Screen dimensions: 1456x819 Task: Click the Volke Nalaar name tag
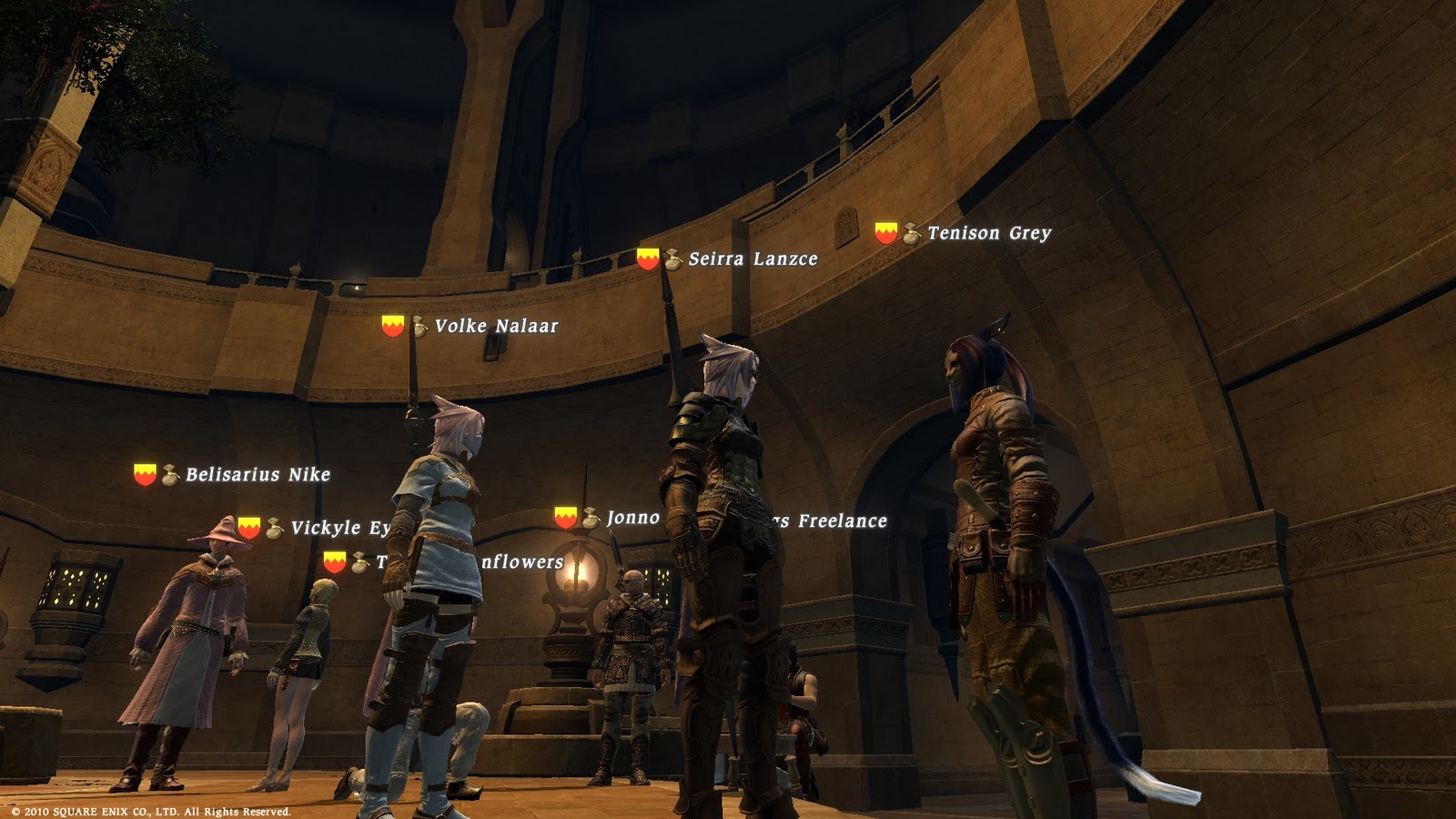click(495, 326)
